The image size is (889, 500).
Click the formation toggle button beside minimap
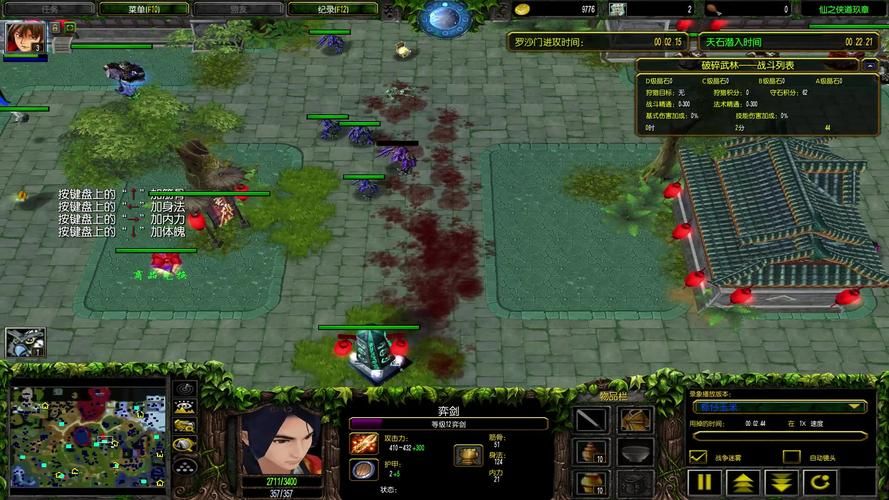point(184,465)
